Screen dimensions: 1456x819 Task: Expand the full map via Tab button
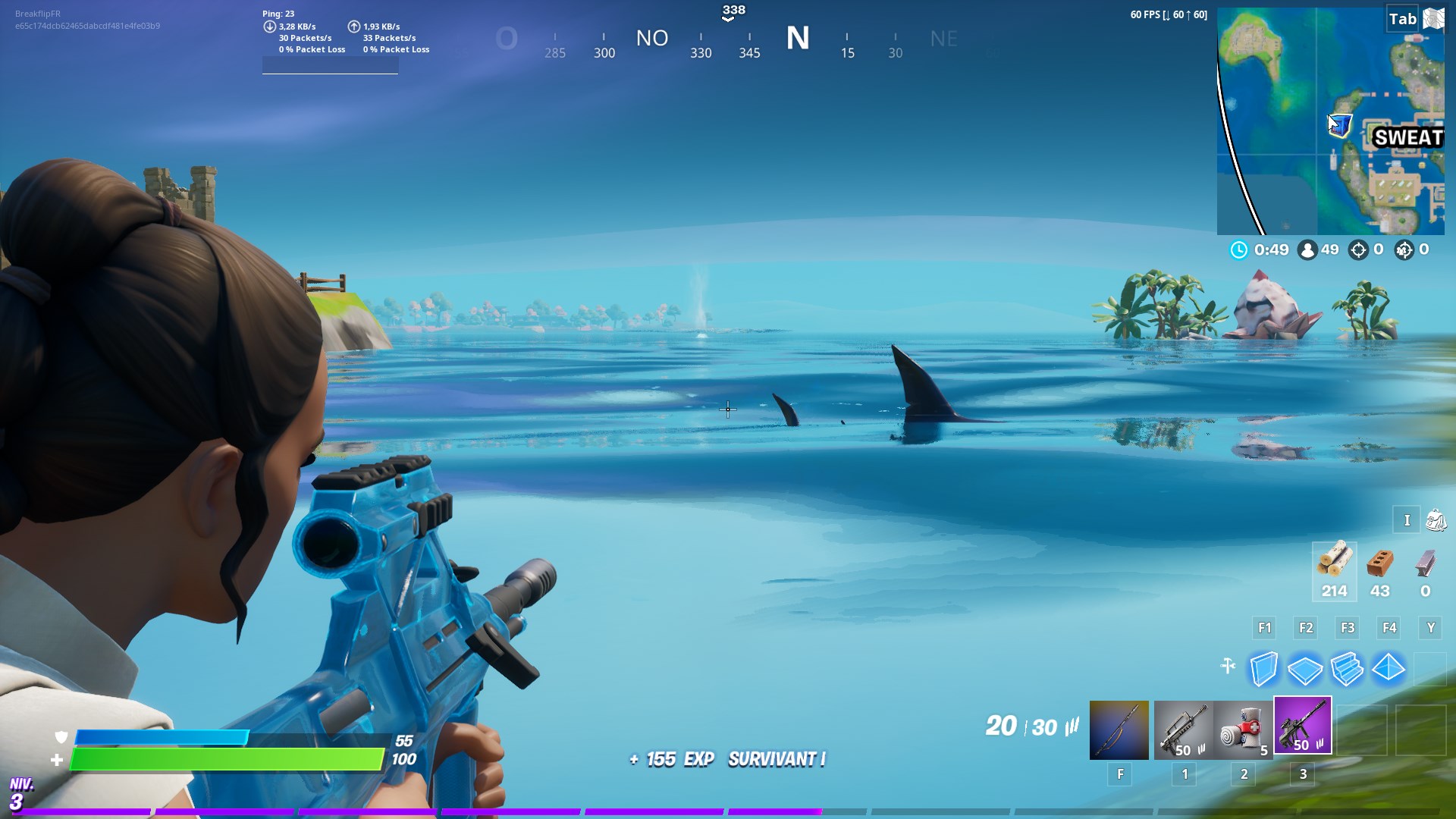pos(1403,19)
